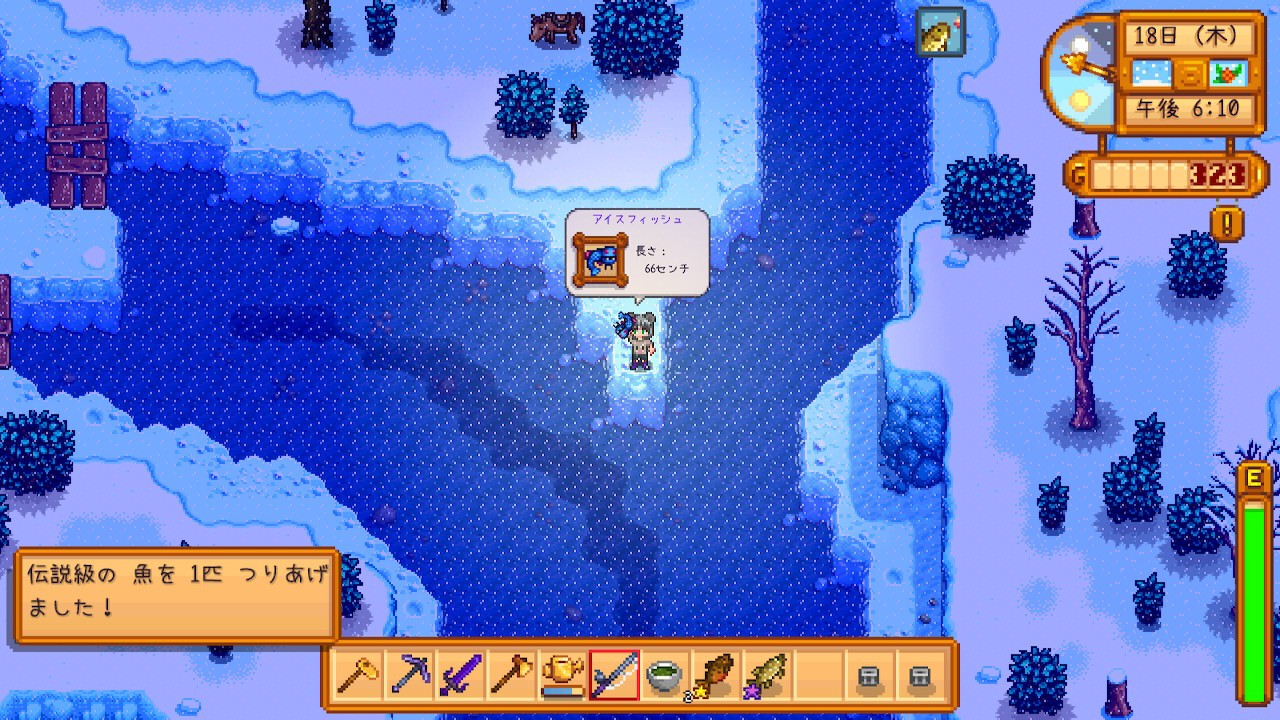Screen dimensions: 1280x720
Task: Open the quest journal exclamation icon
Action: 1227,222
